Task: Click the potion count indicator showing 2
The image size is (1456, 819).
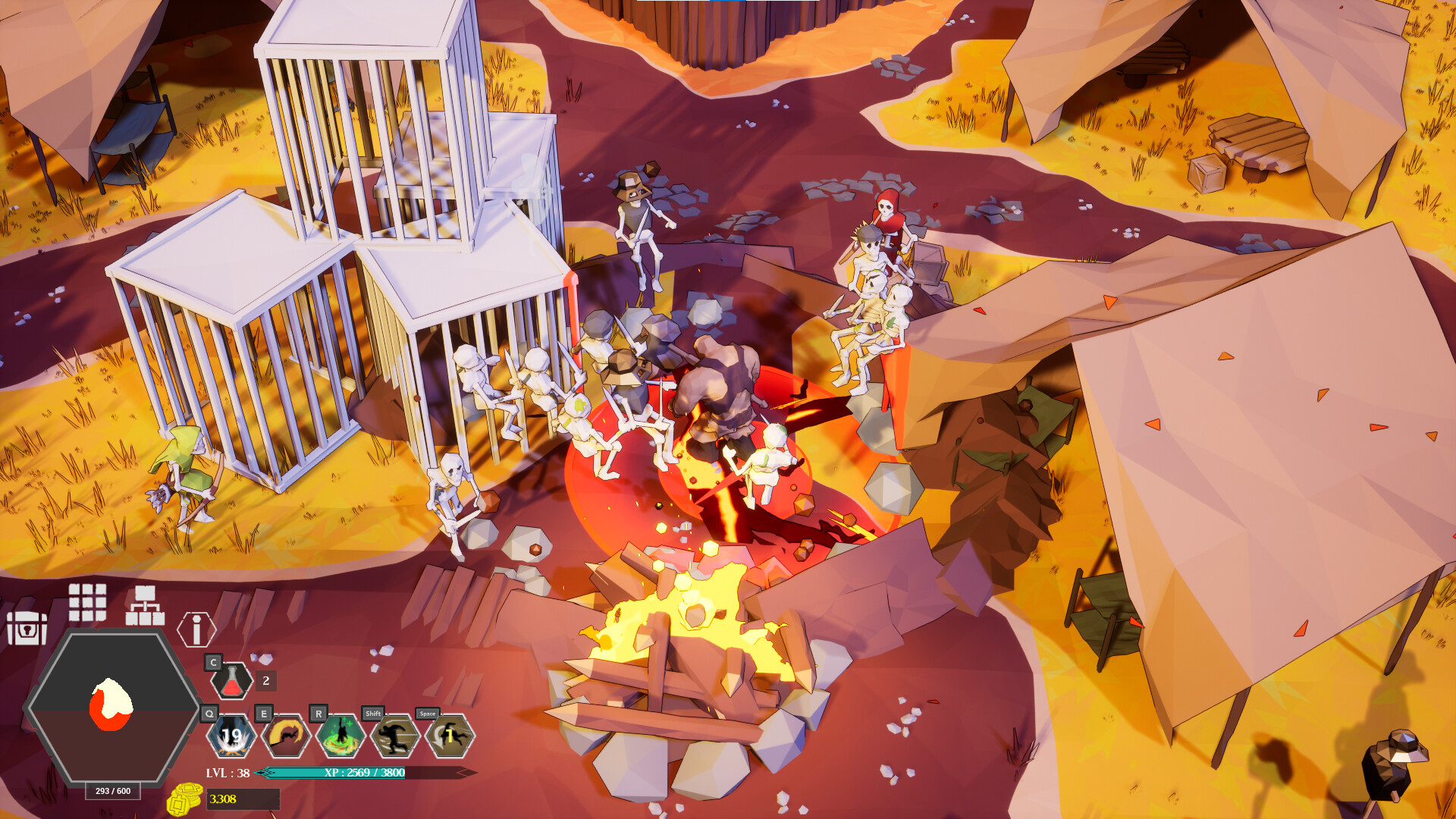Action: point(265,681)
